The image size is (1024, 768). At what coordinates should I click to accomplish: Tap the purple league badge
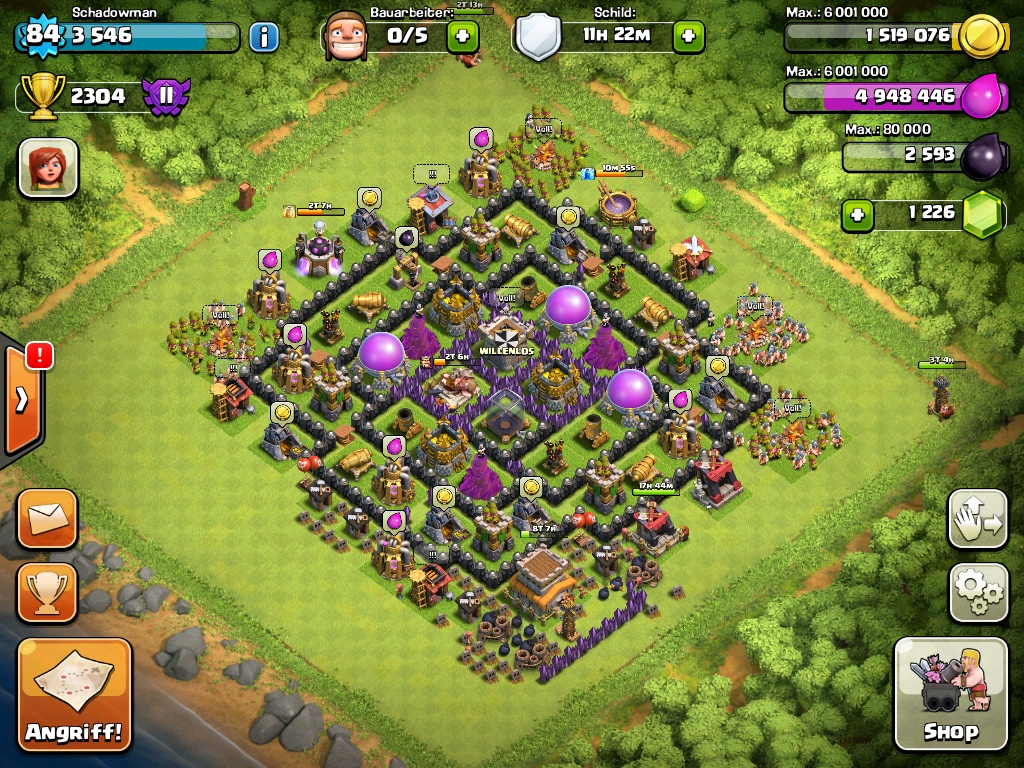click(x=165, y=96)
